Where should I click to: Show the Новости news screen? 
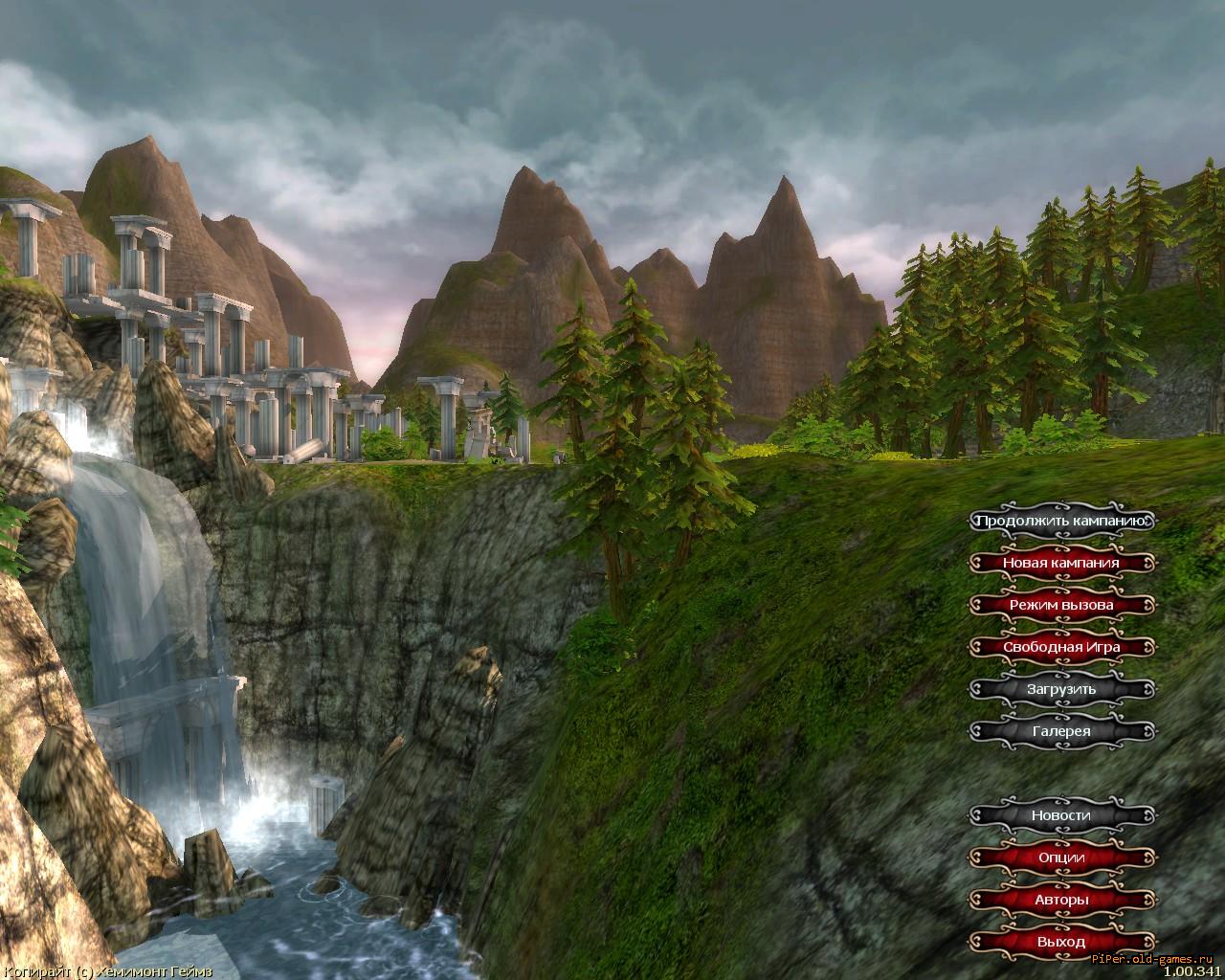[1060, 815]
